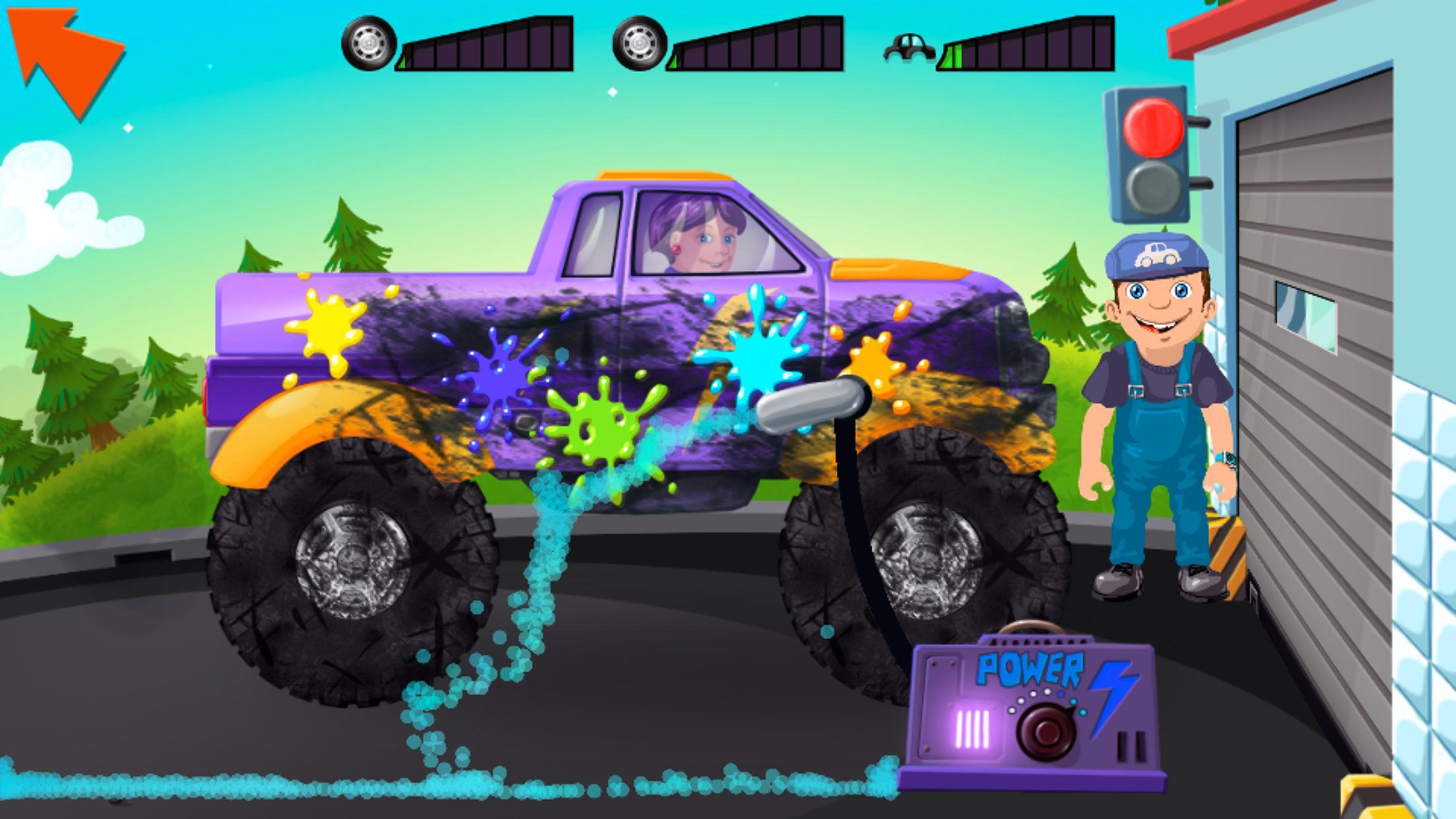Select the second wheel progress icon
Image resolution: width=1456 pixels, height=819 pixels.
[x=638, y=43]
